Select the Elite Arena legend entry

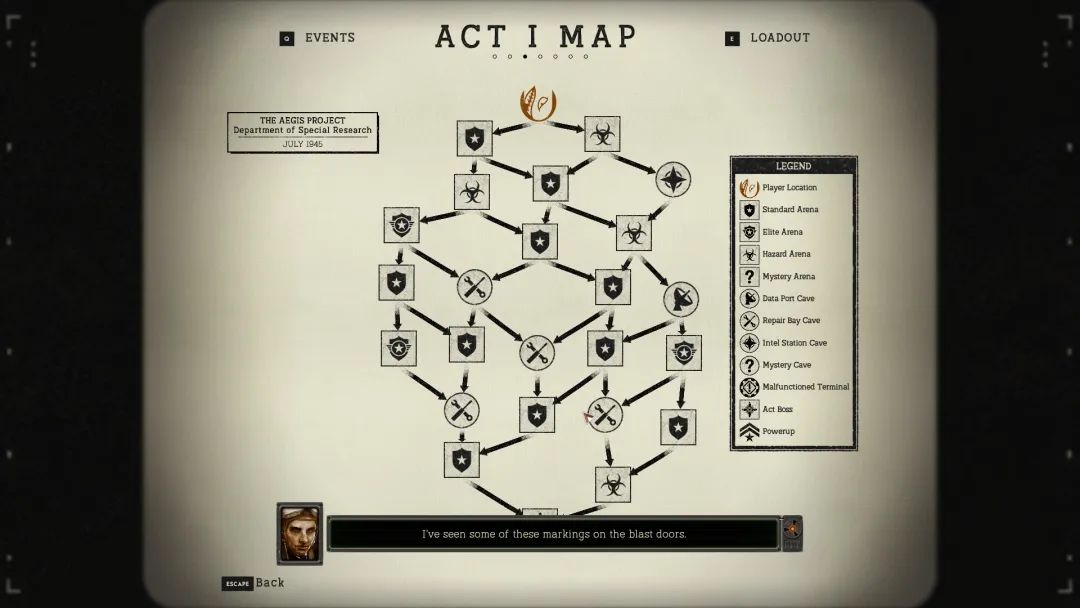[x=781, y=232]
